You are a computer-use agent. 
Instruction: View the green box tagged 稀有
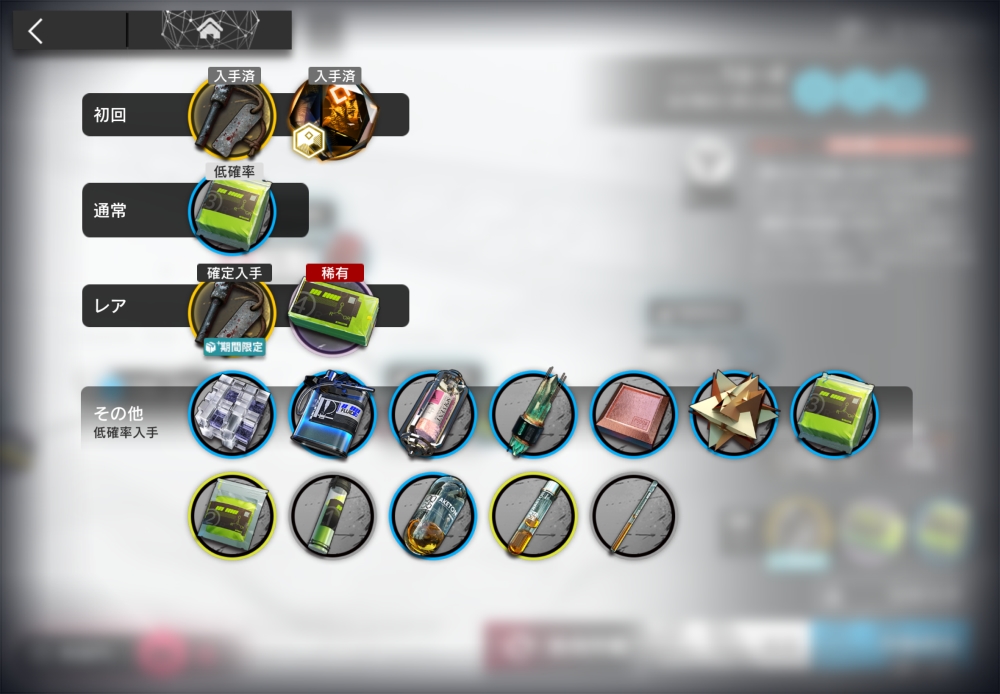(x=332, y=310)
